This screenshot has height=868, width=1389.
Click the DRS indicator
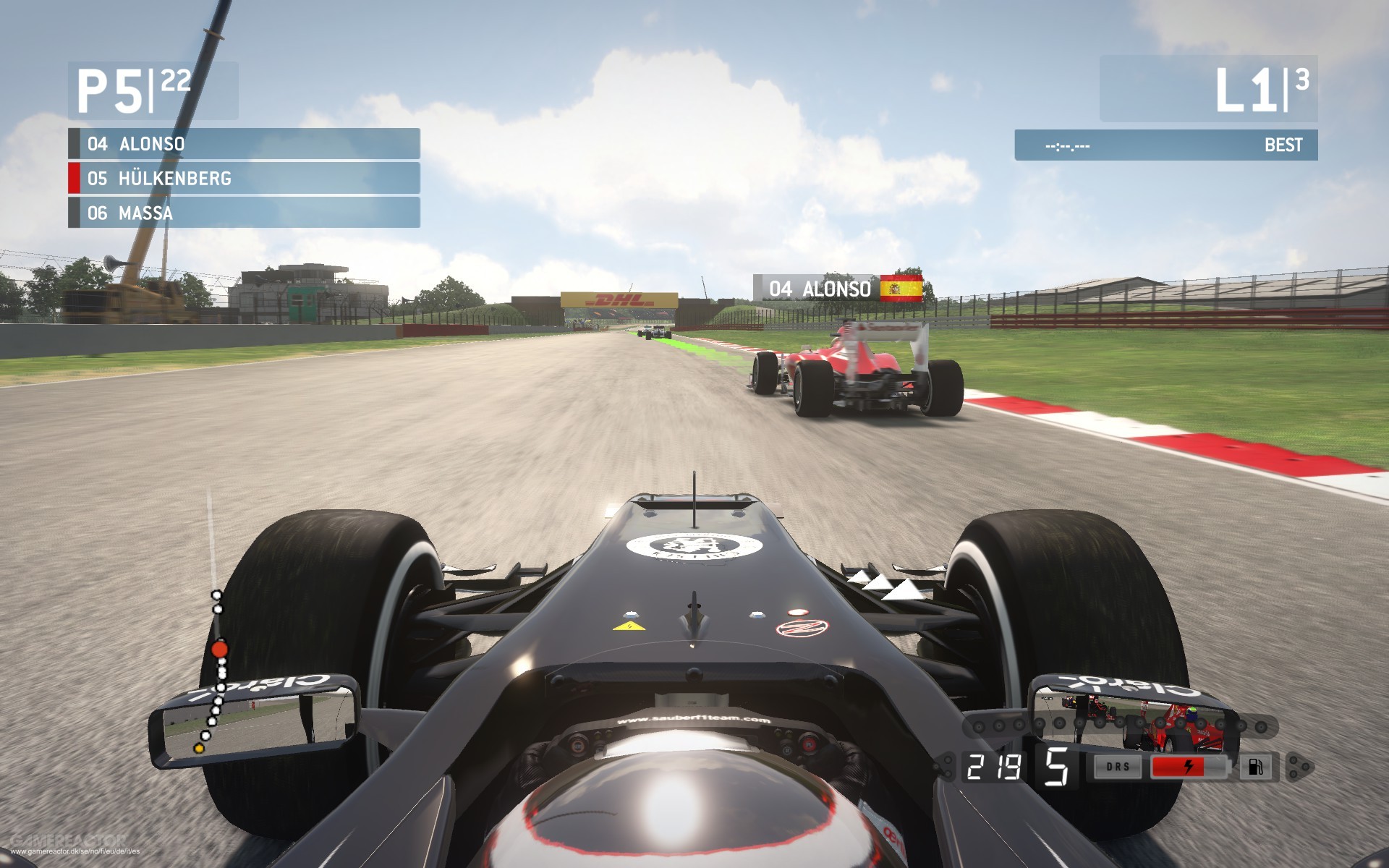(1118, 767)
